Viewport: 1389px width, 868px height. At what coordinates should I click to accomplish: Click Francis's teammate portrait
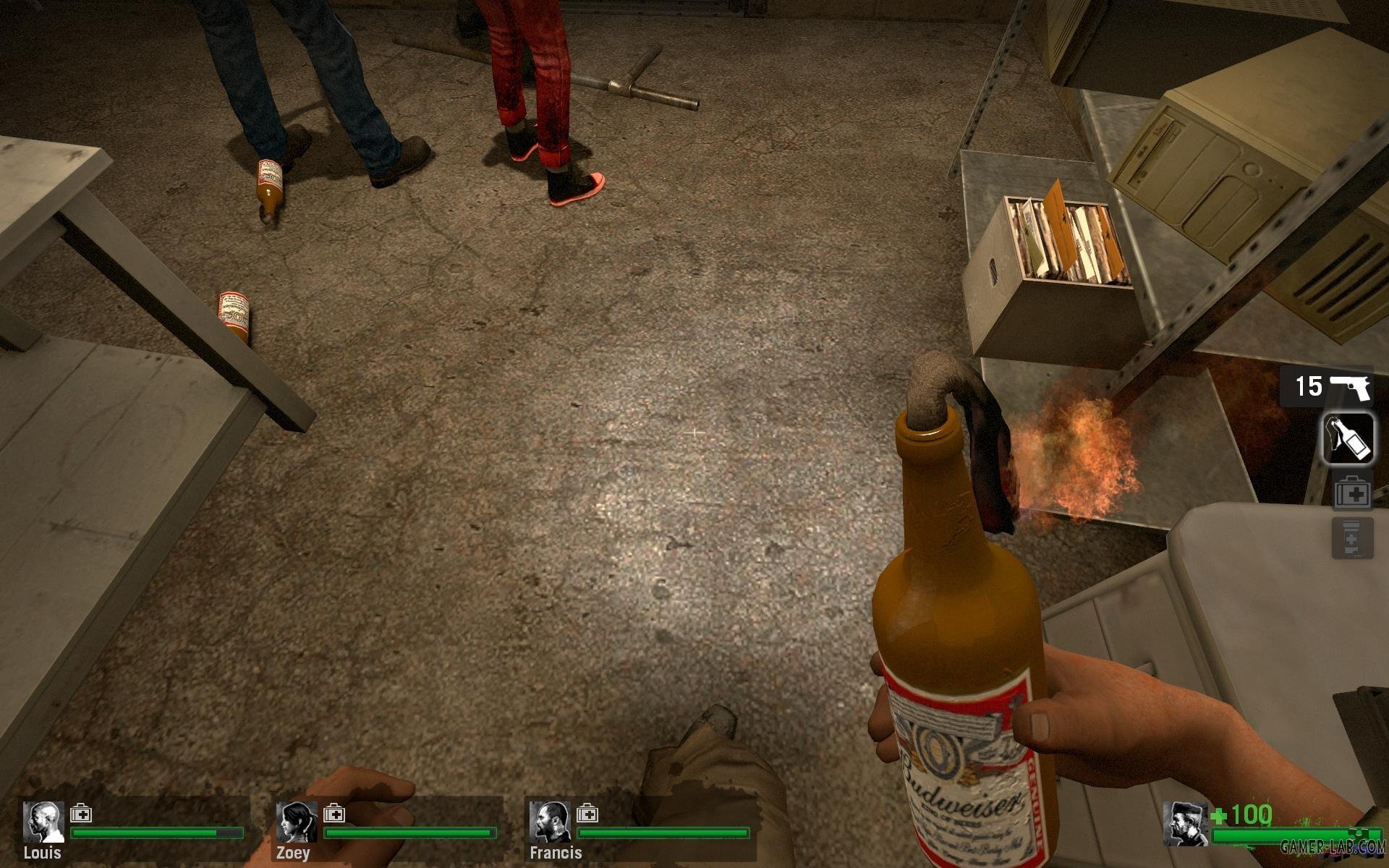pyautogui.click(x=549, y=822)
